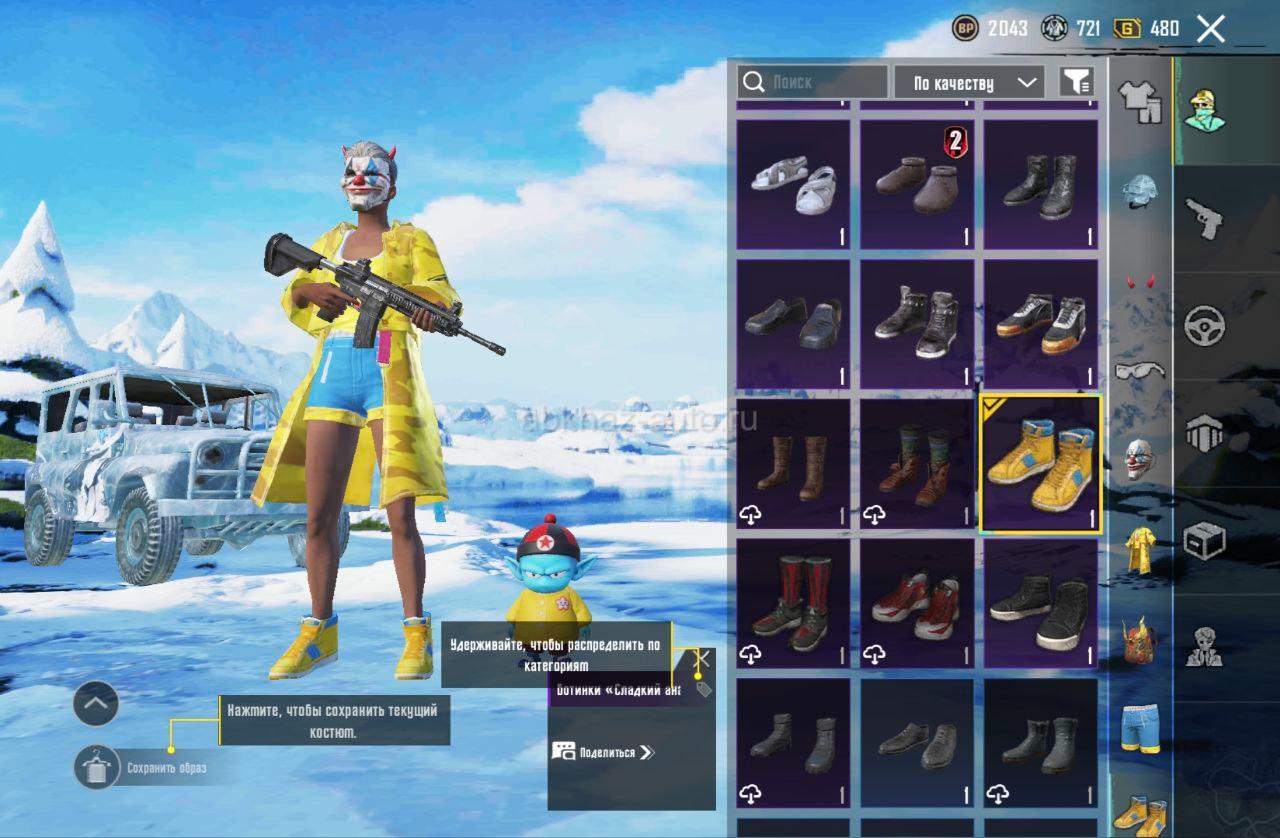Pick the tall red and black boots

[x=793, y=604]
